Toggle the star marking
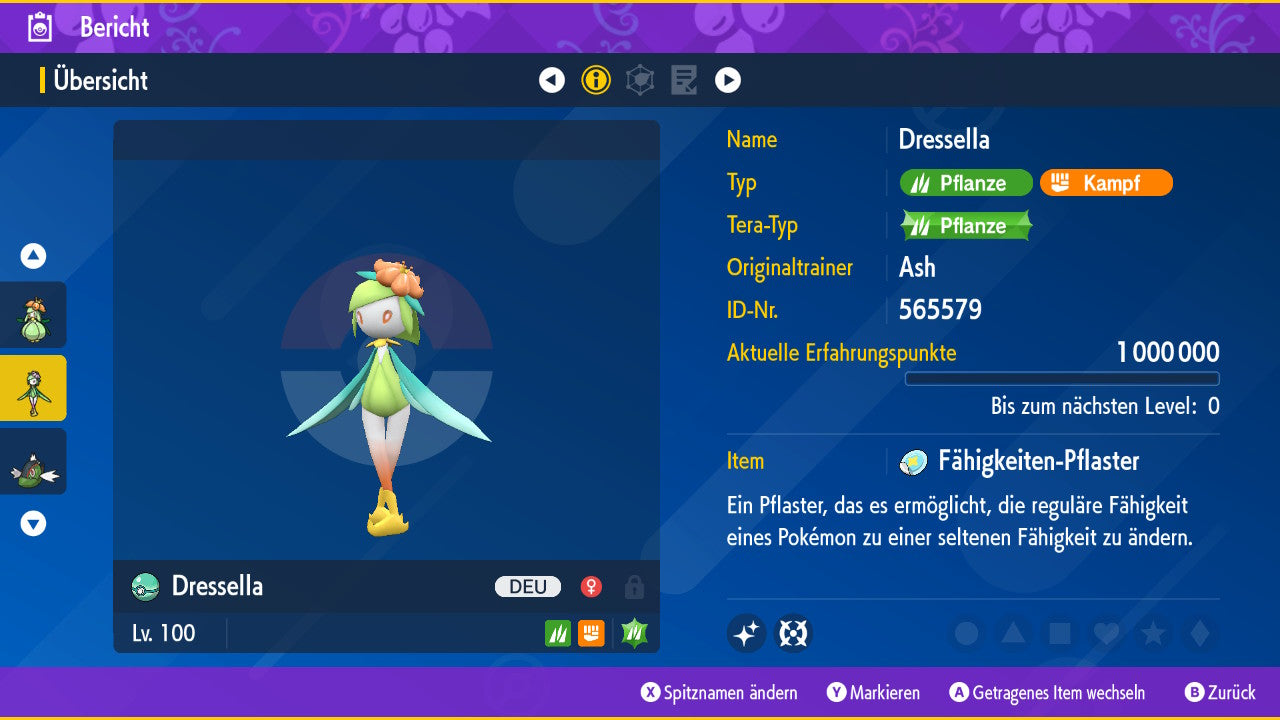 [x=1153, y=633]
